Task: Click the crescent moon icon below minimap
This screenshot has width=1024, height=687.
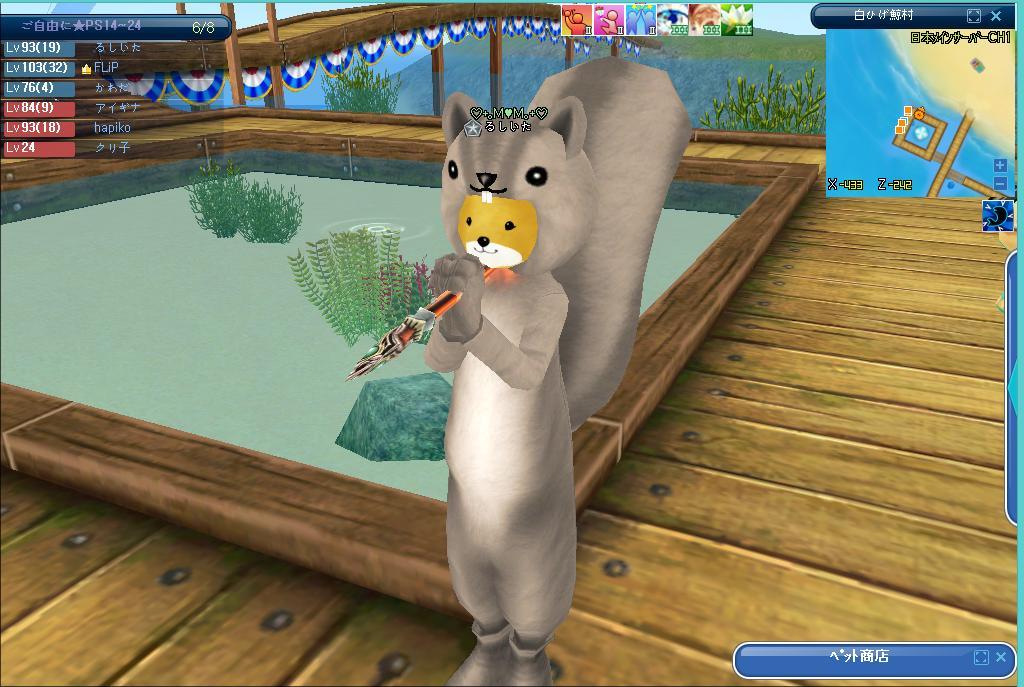Action: 998,216
